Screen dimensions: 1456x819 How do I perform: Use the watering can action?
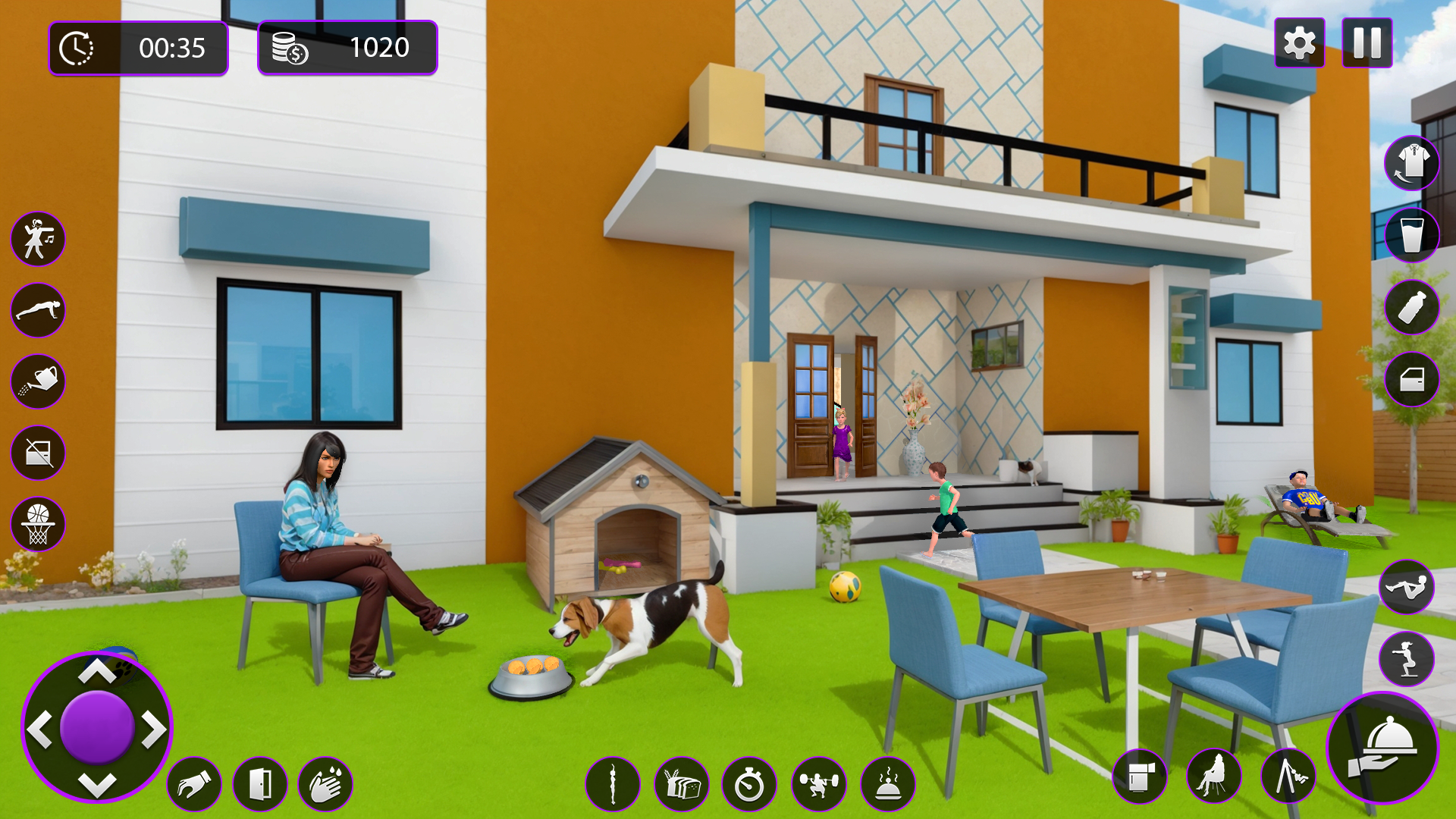click(x=38, y=381)
